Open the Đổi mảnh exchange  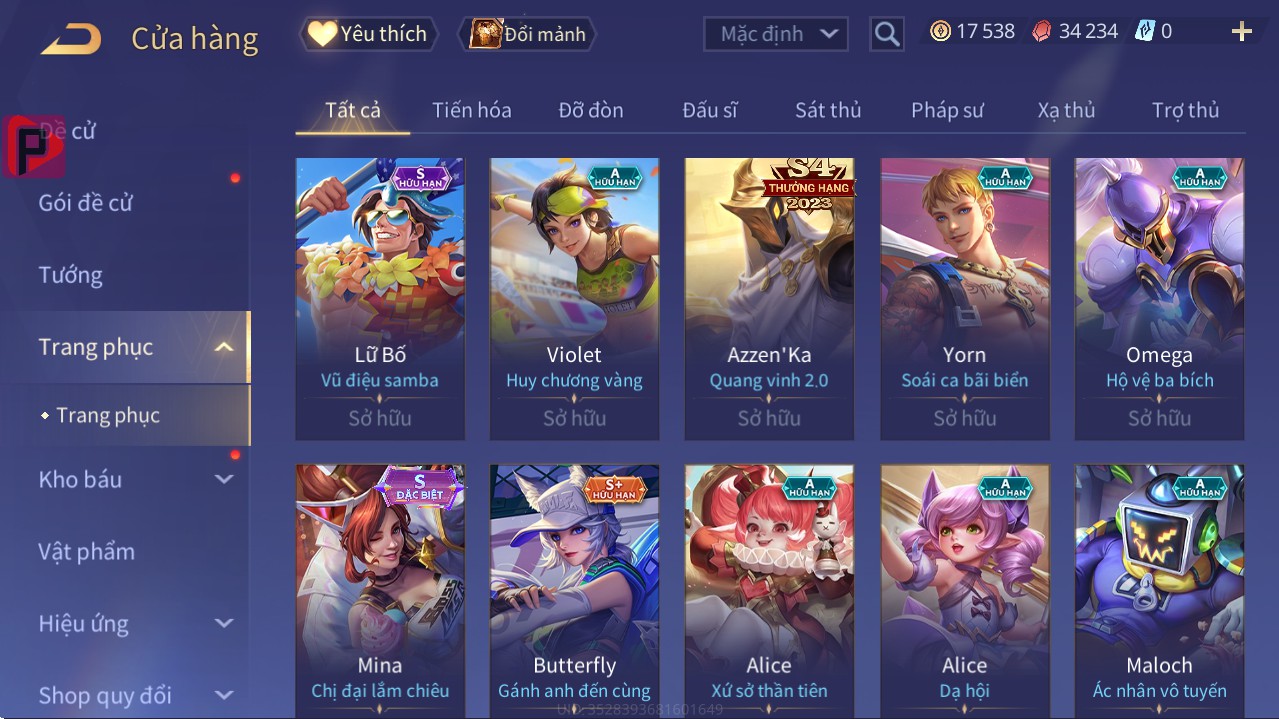coord(527,34)
